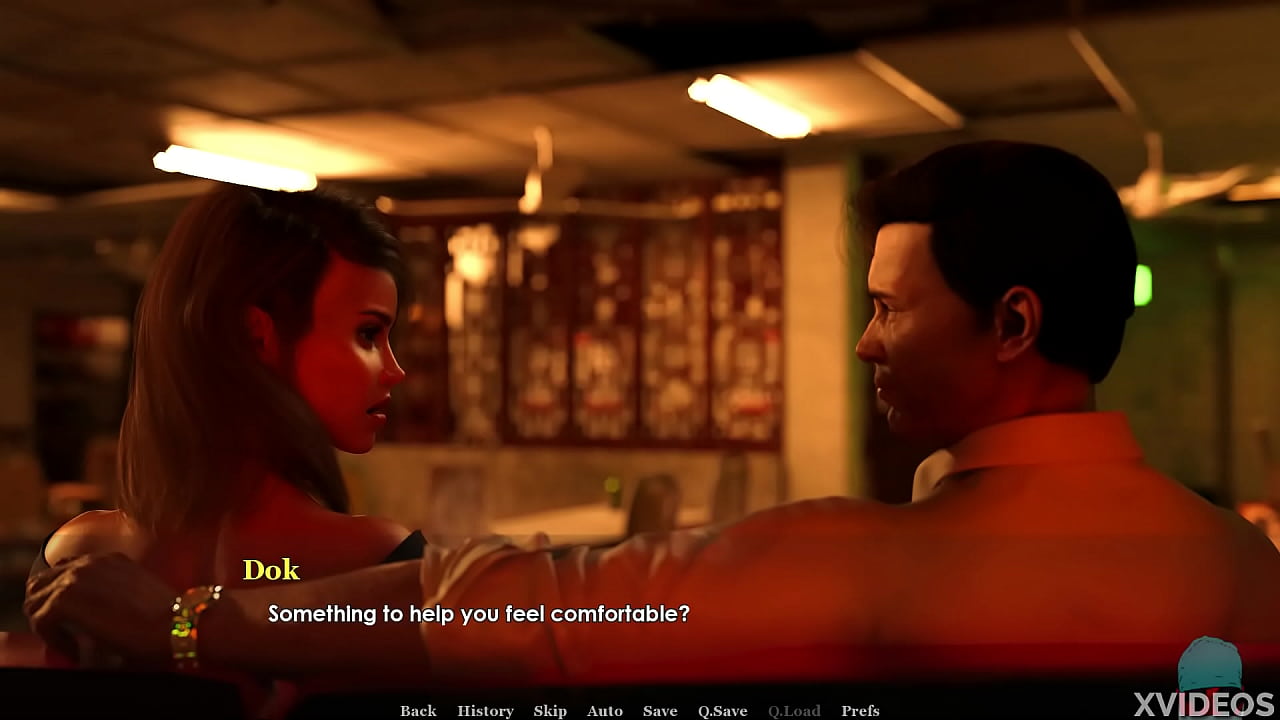
Task: Quick save with Q.Save
Action: 722,711
